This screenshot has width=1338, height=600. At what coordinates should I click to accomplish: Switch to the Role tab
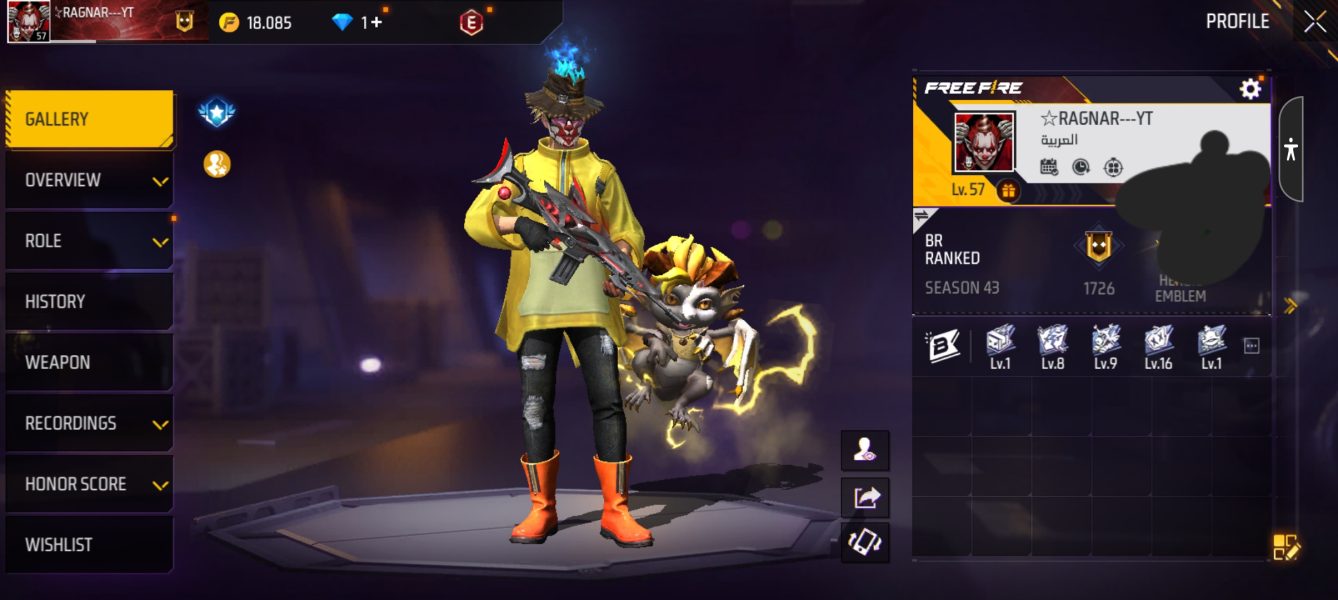(89, 241)
